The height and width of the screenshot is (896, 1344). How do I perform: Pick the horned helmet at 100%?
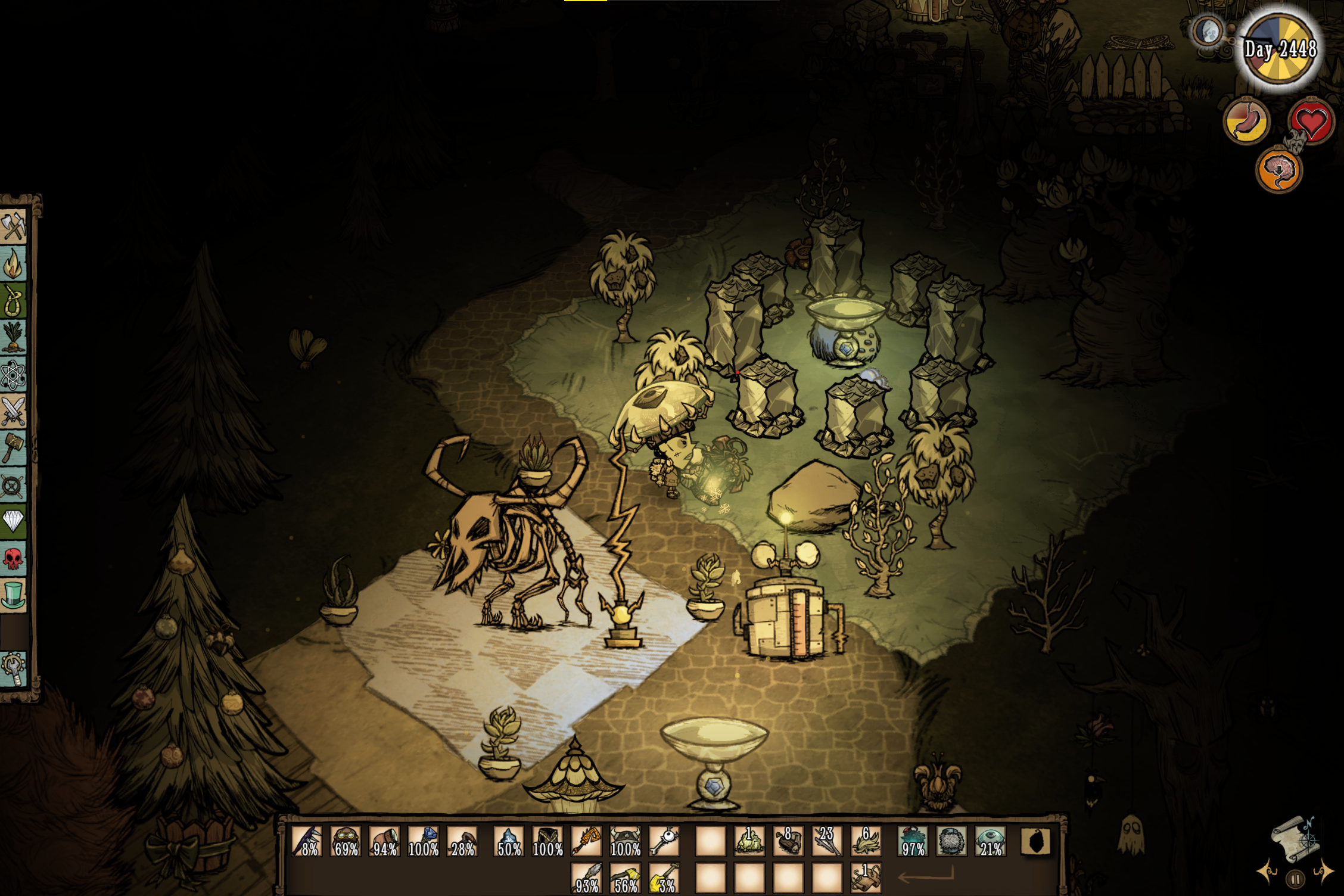click(625, 841)
